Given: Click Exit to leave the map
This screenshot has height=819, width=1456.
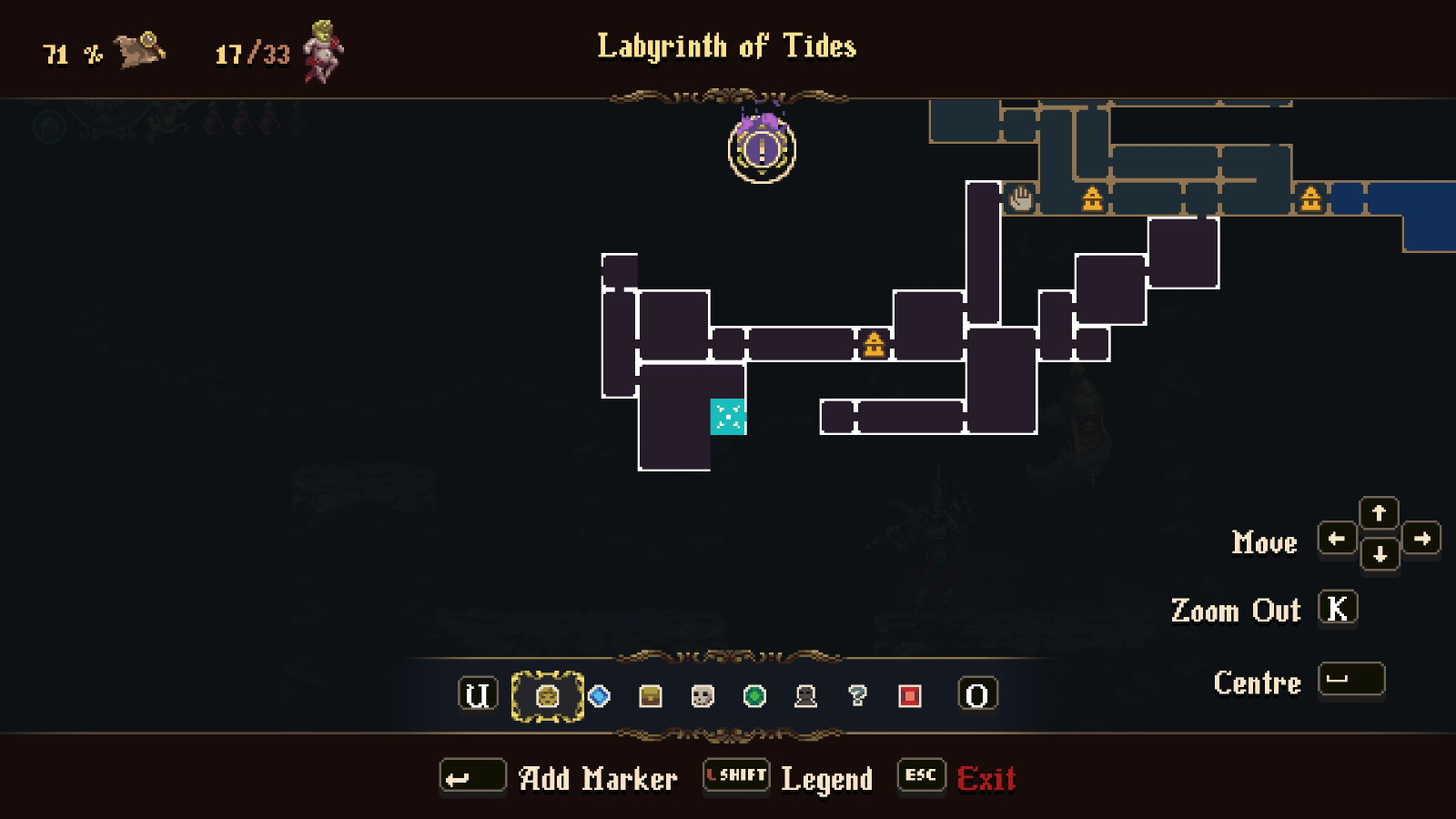Looking at the screenshot, I should 988,777.
